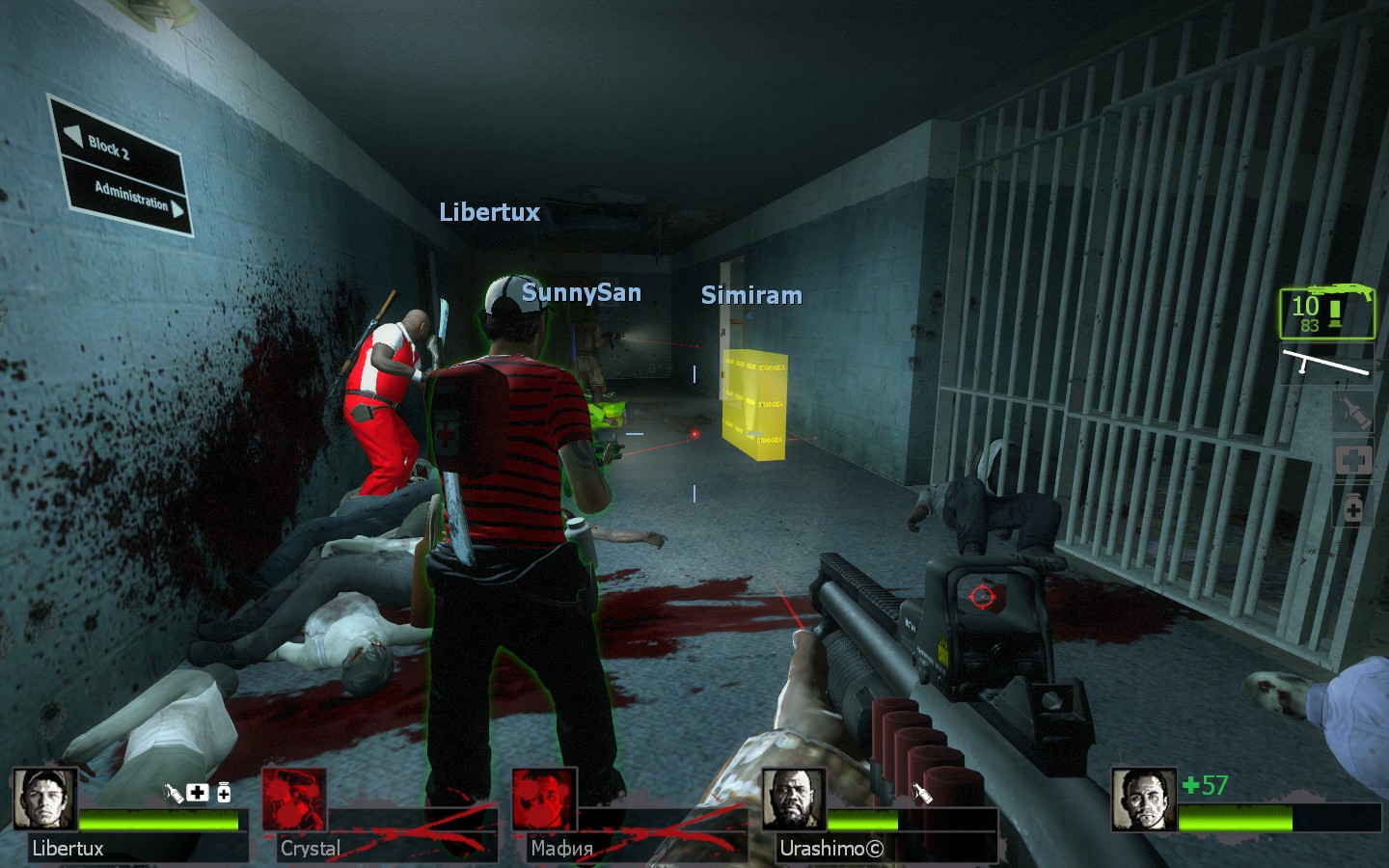The width and height of the screenshot is (1389, 868).
Task: Select the Мафия teammate portrait
Action: pyautogui.click(x=544, y=800)
